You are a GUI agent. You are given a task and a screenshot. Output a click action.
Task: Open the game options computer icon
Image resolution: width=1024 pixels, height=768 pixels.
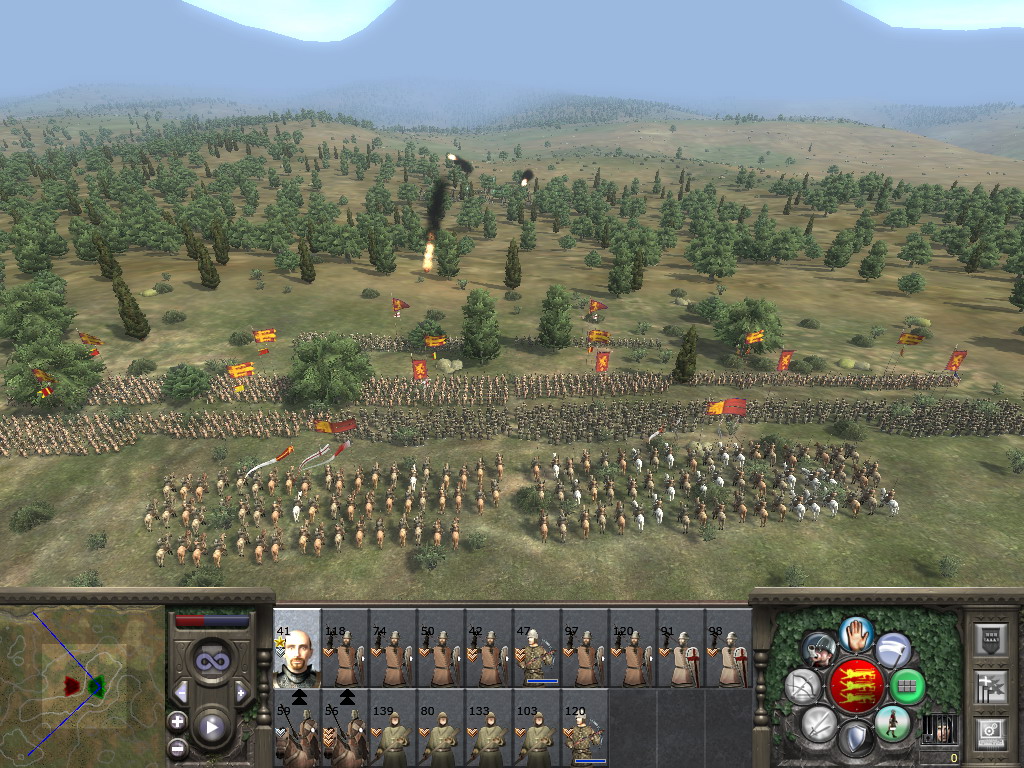[x=992, y=731]
